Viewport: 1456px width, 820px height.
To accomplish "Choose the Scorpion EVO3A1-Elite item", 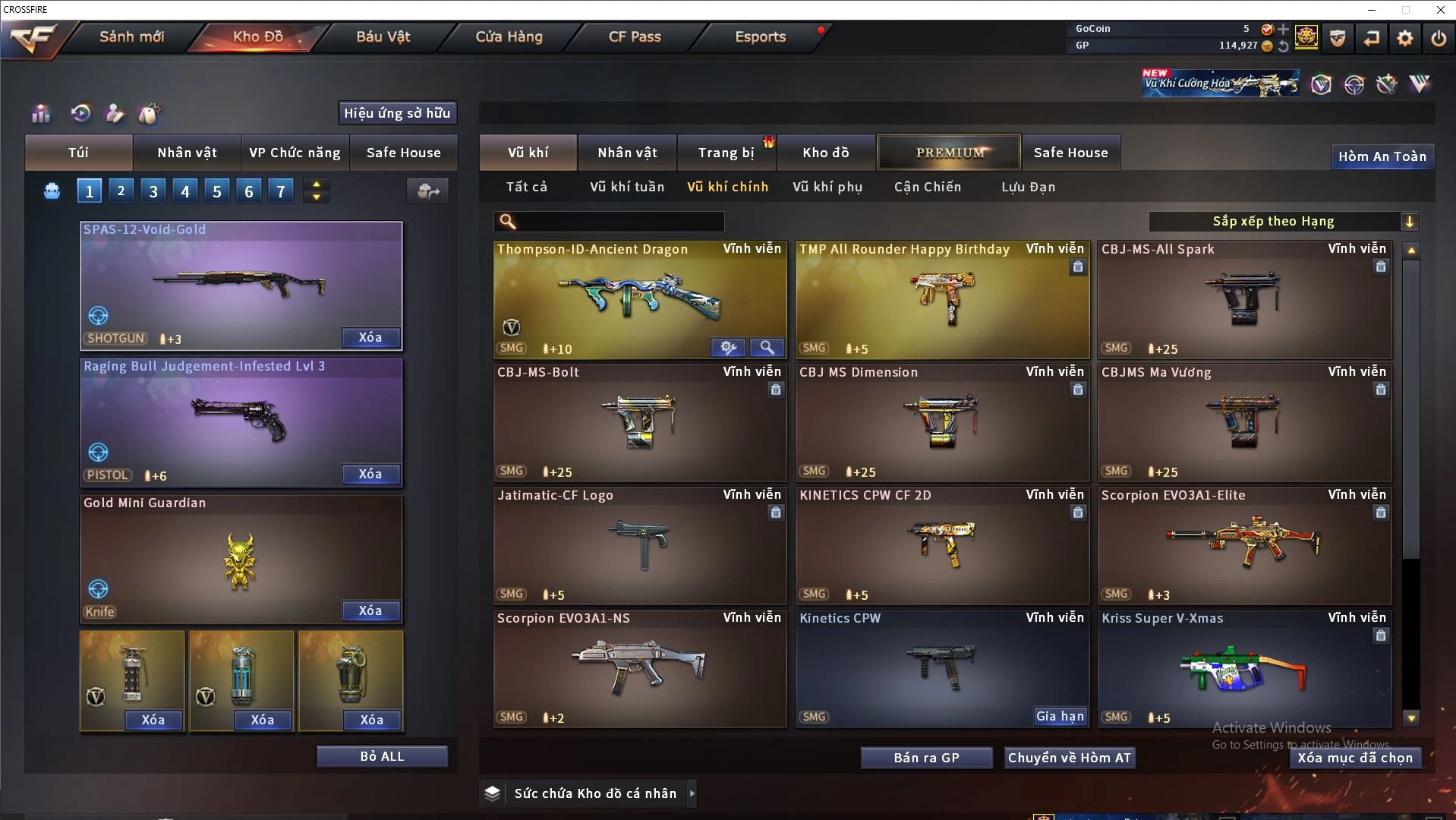I will (1243, 545).
